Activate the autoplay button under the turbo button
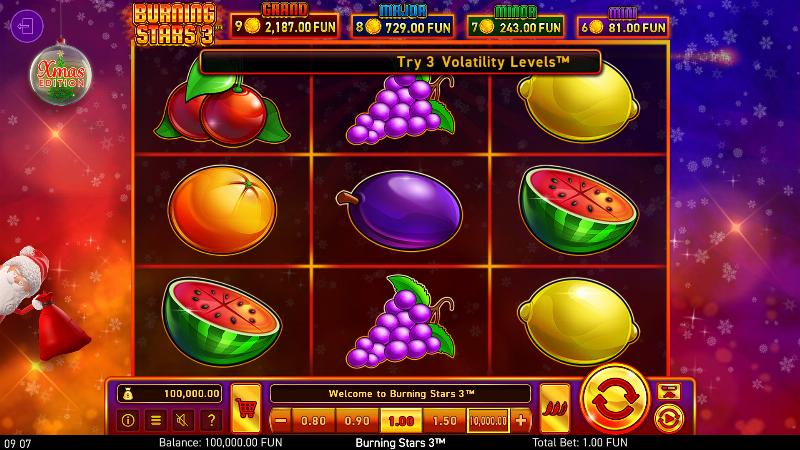Viewport: 800px width, 450px height. tap(667, 417)
